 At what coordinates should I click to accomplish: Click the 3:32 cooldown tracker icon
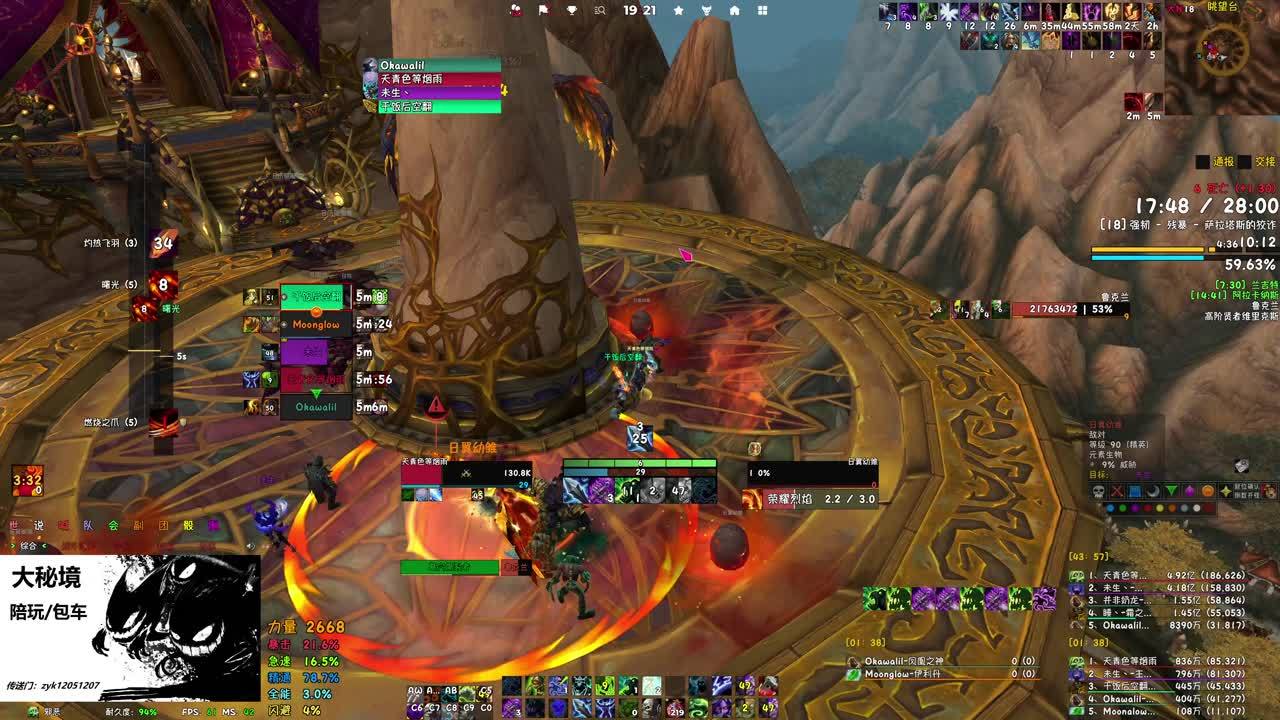pyautogui.click(x=27, y=480)
